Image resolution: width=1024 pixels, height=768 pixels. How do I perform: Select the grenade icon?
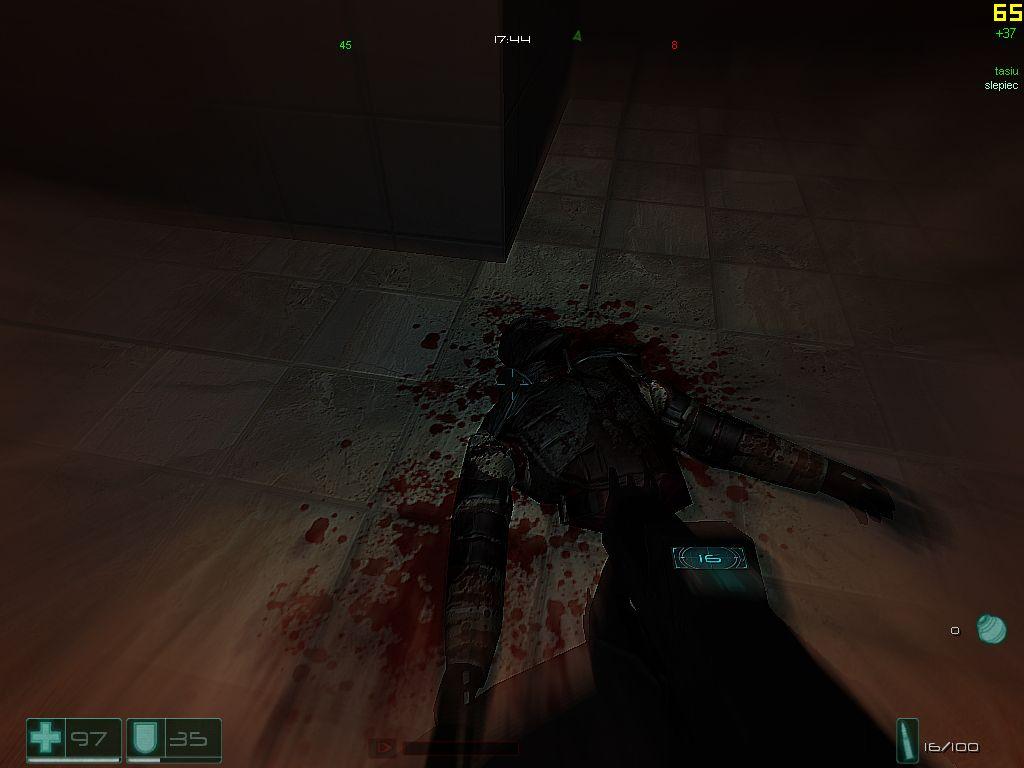click(990, 629)
